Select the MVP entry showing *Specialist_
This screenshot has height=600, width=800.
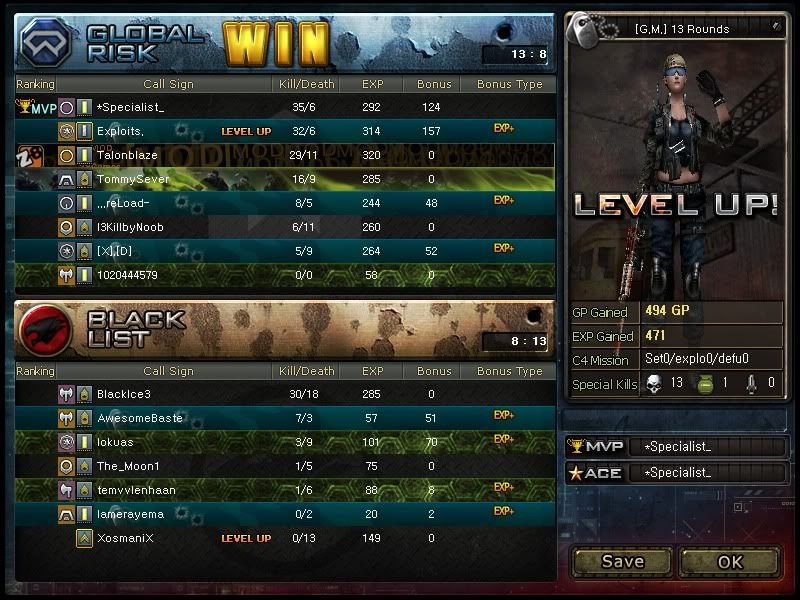tap(676, 447)
